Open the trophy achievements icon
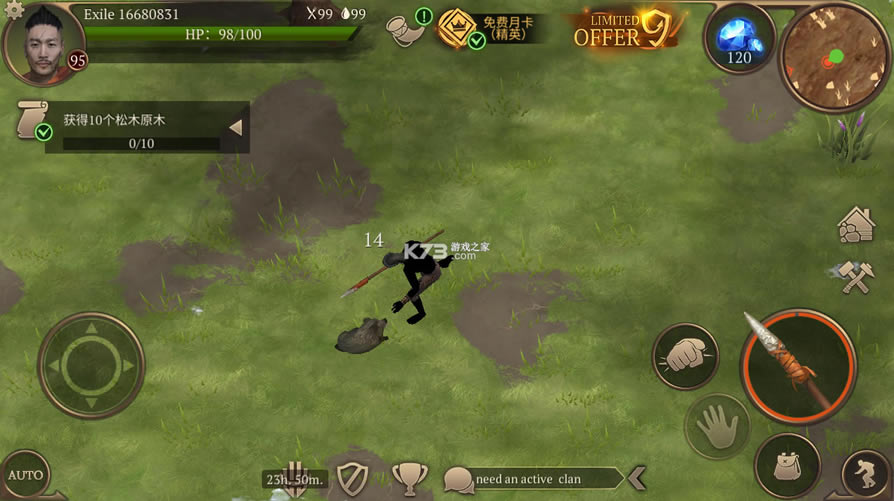Viewport: 894px width, 501px height. 408,479
